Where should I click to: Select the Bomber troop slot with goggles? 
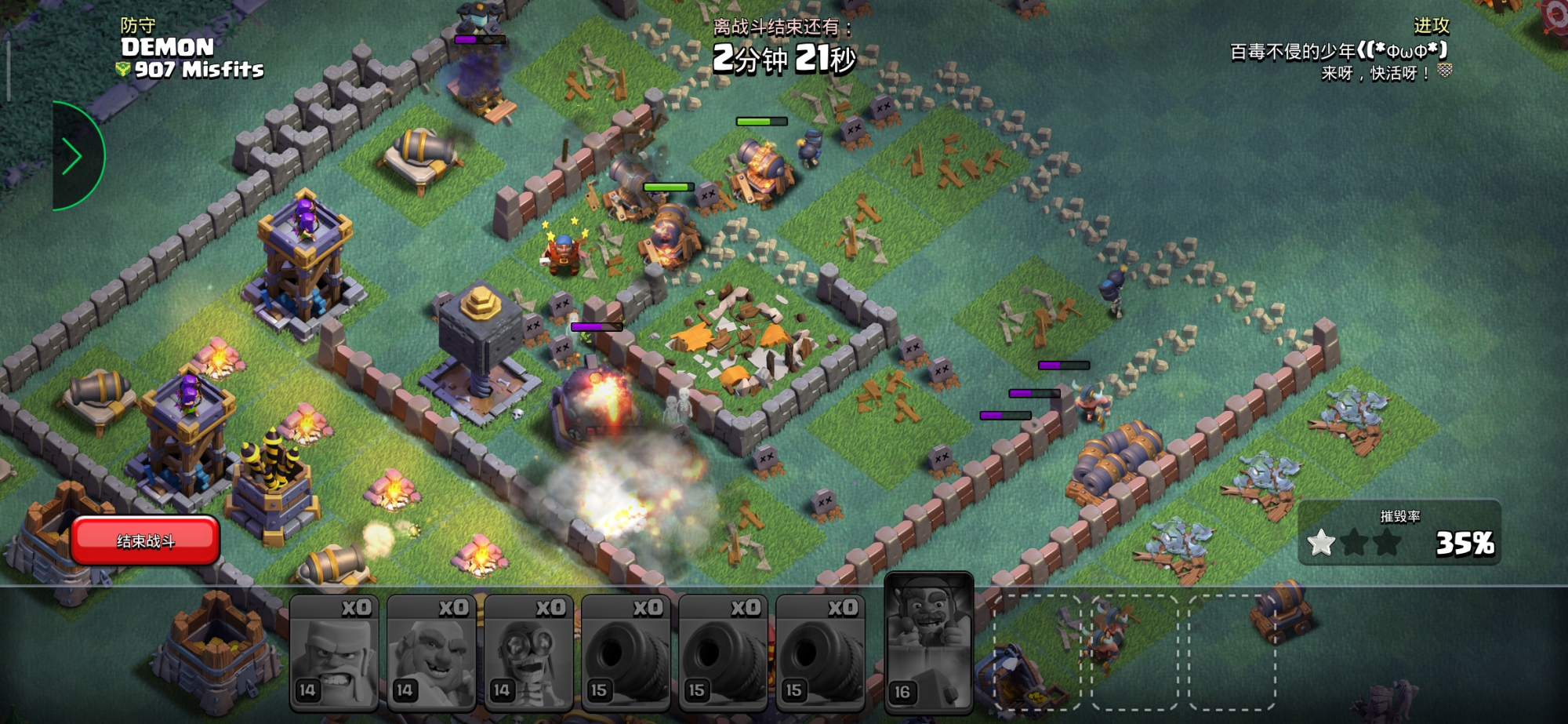[529, 653]
